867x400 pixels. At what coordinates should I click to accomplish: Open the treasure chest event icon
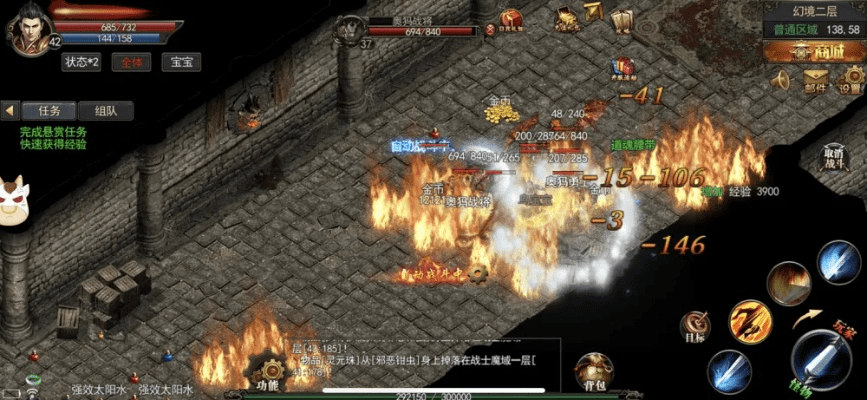[x=566, y=17]
